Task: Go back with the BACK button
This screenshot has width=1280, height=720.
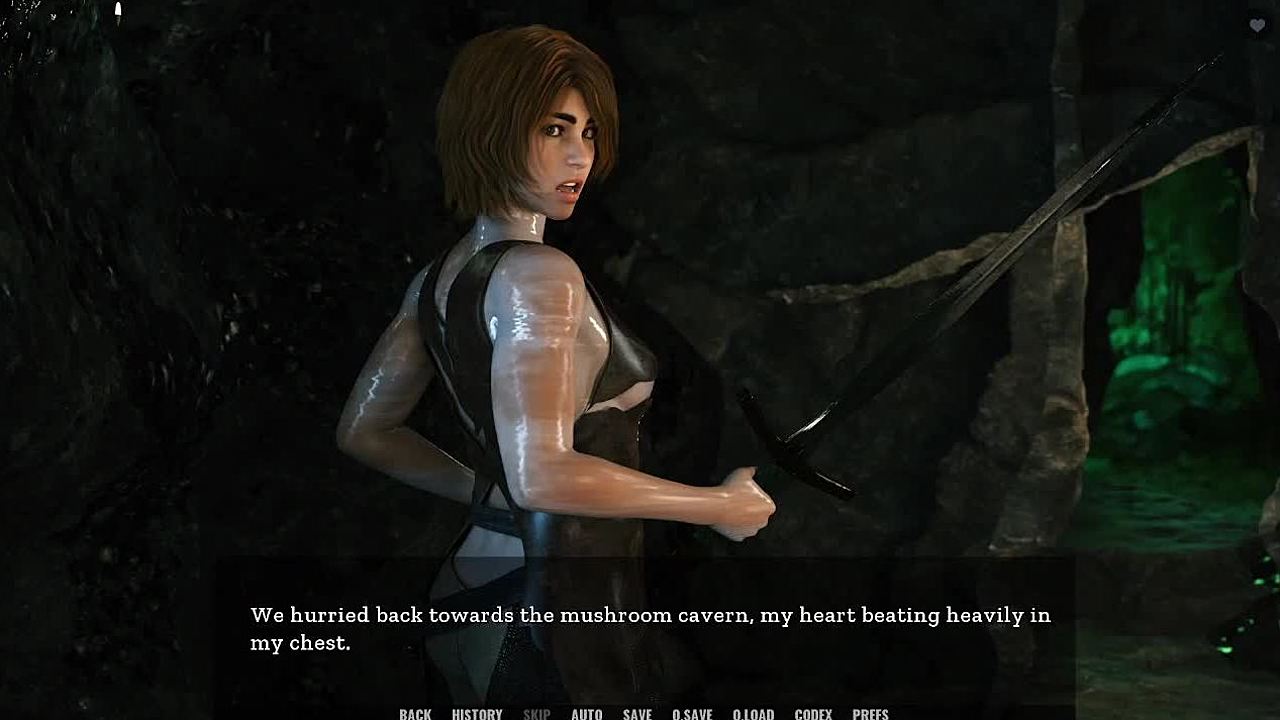Action: pyautogui.click(x=415, y=713)
